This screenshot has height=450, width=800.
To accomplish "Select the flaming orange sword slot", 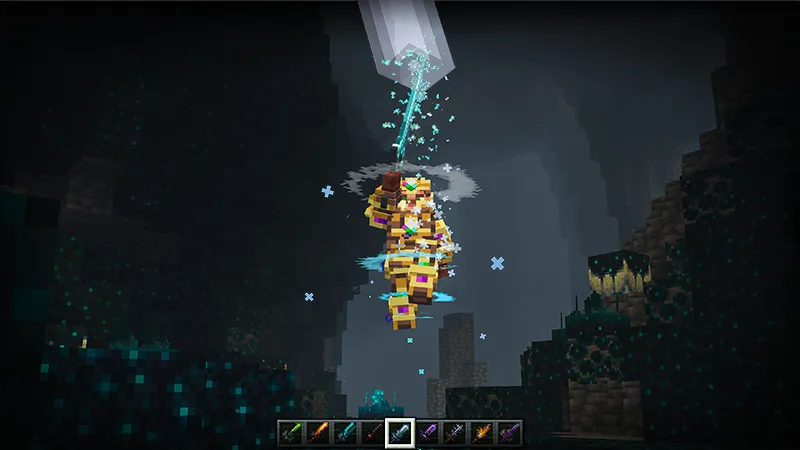I will click(481, 432).
